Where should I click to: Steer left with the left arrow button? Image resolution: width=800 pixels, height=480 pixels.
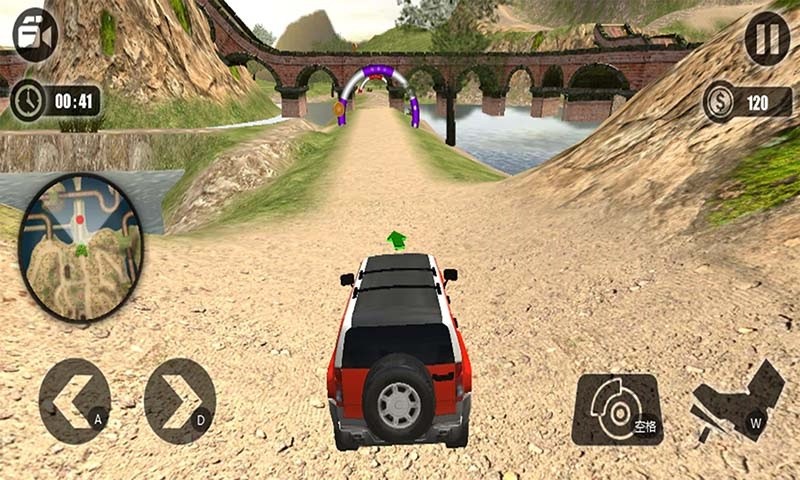75,401
